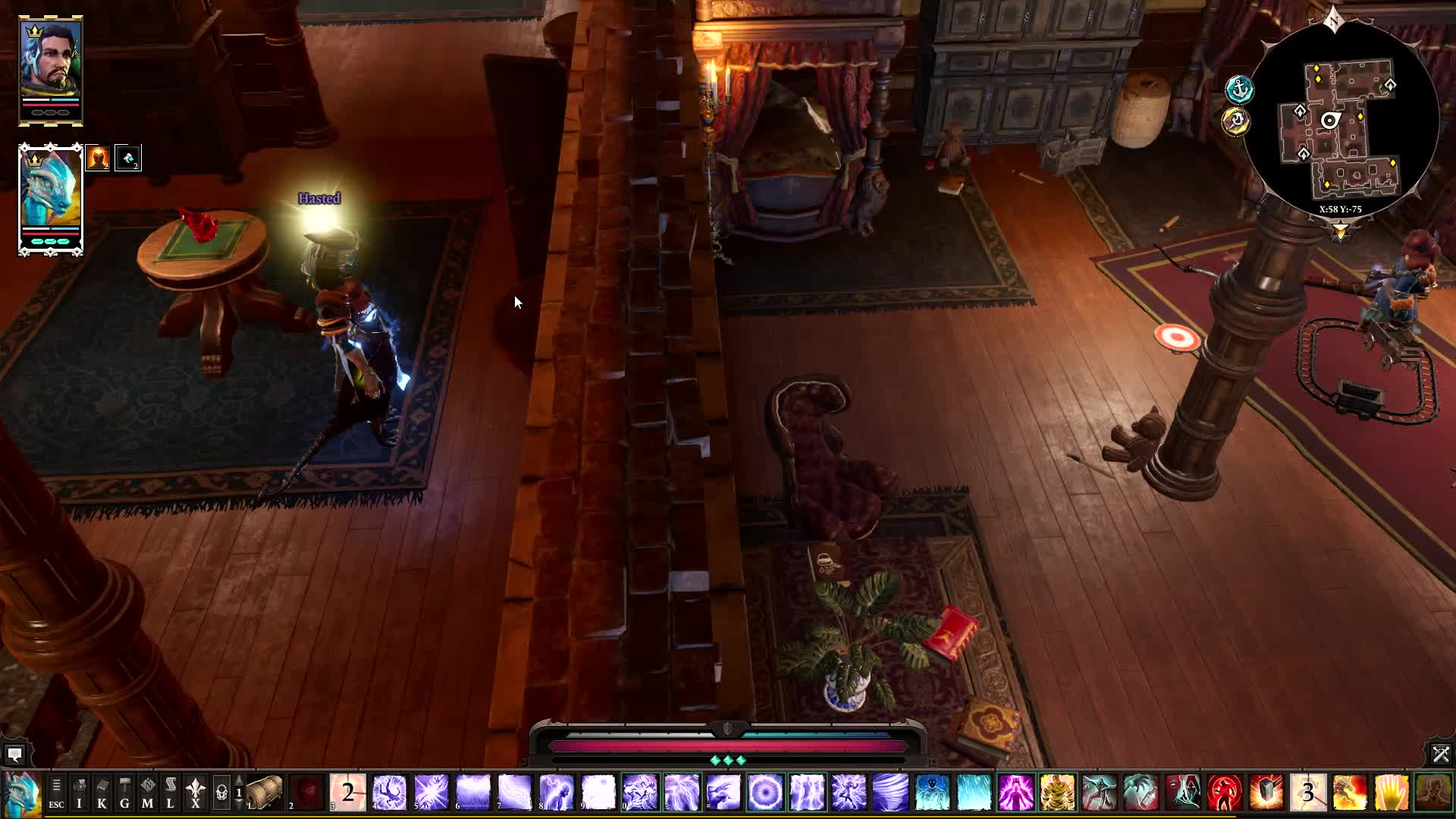Screen dimensions: 1456x819
Task: Switch to hotbar 3 using its numbered slot
Action: pyautogui.click(x=1307, y=792)
